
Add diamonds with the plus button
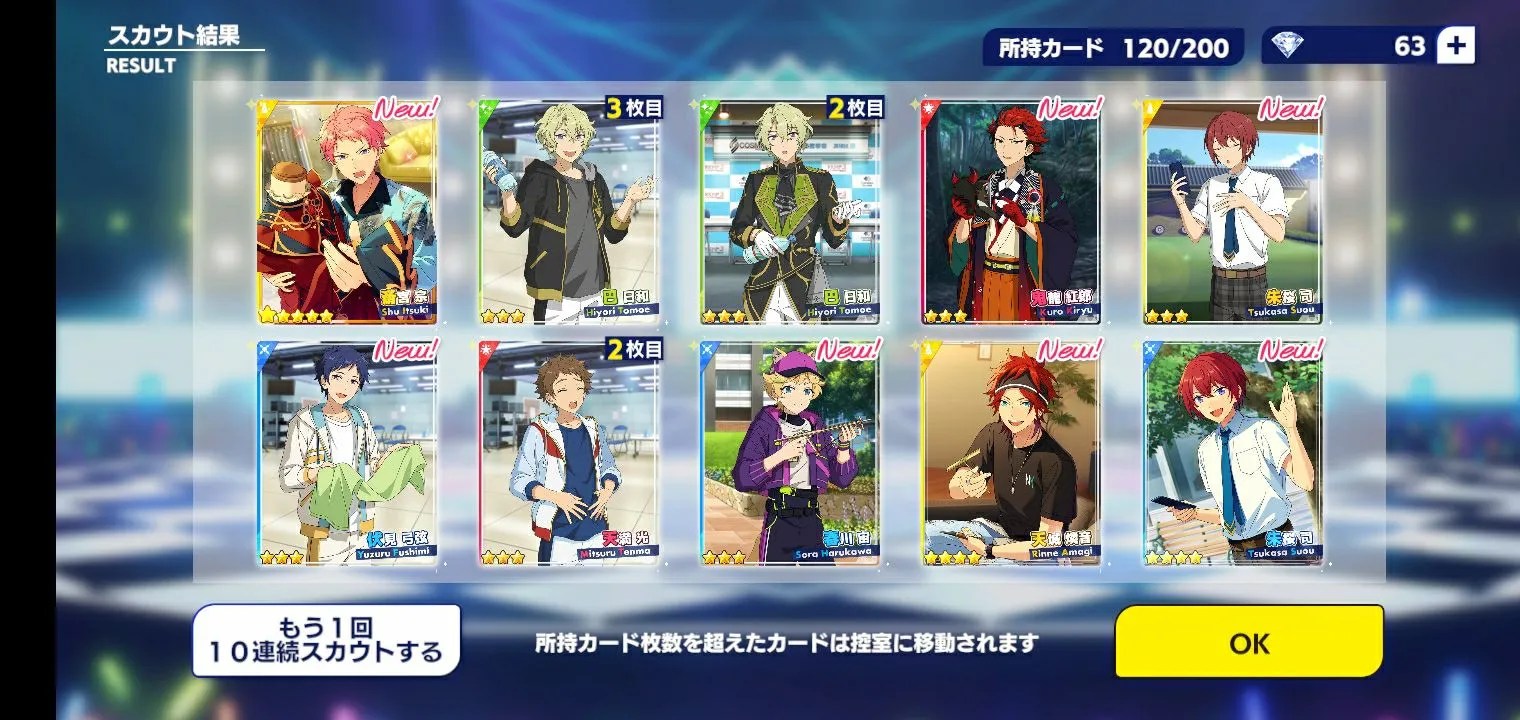coord(1455,46)
